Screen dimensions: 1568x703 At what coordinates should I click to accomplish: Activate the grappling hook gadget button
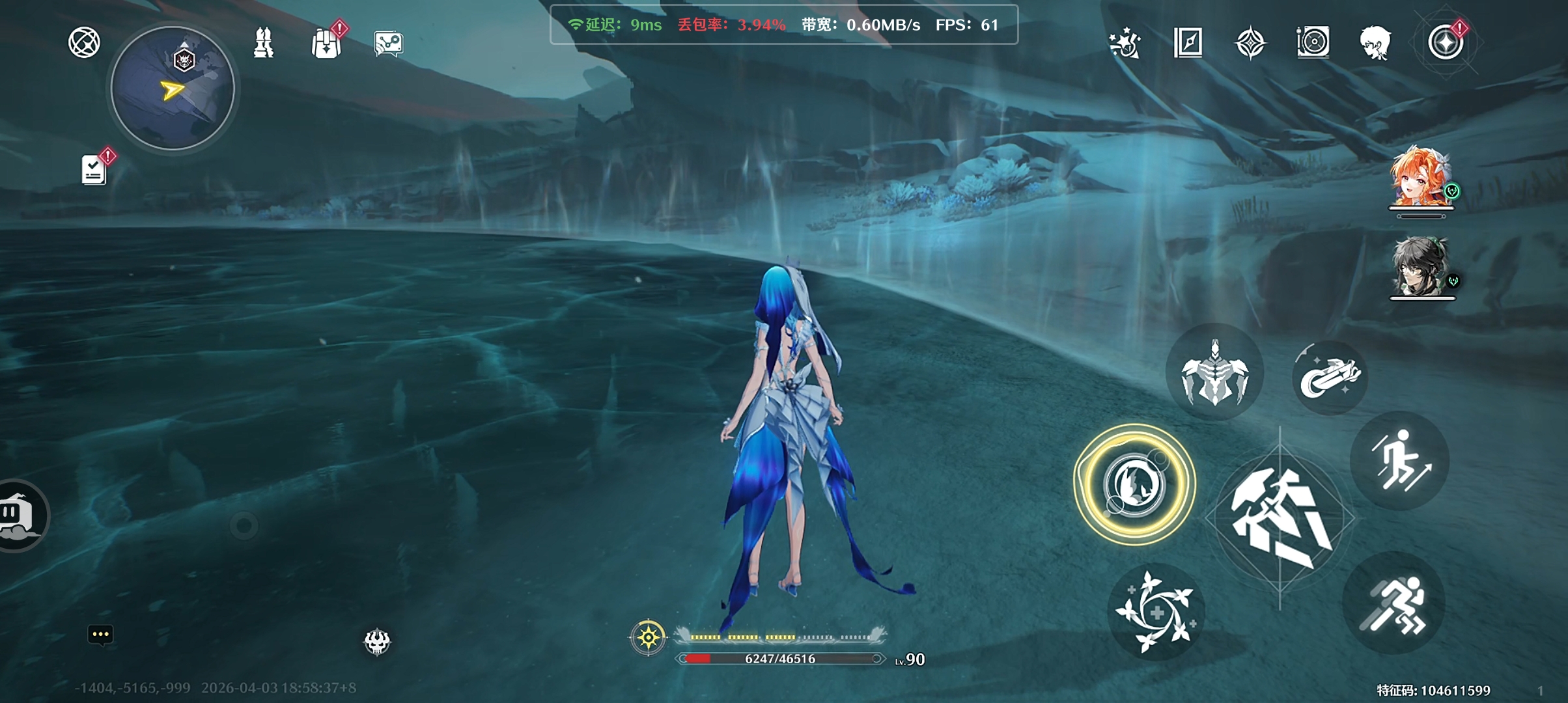point(1330,377)
